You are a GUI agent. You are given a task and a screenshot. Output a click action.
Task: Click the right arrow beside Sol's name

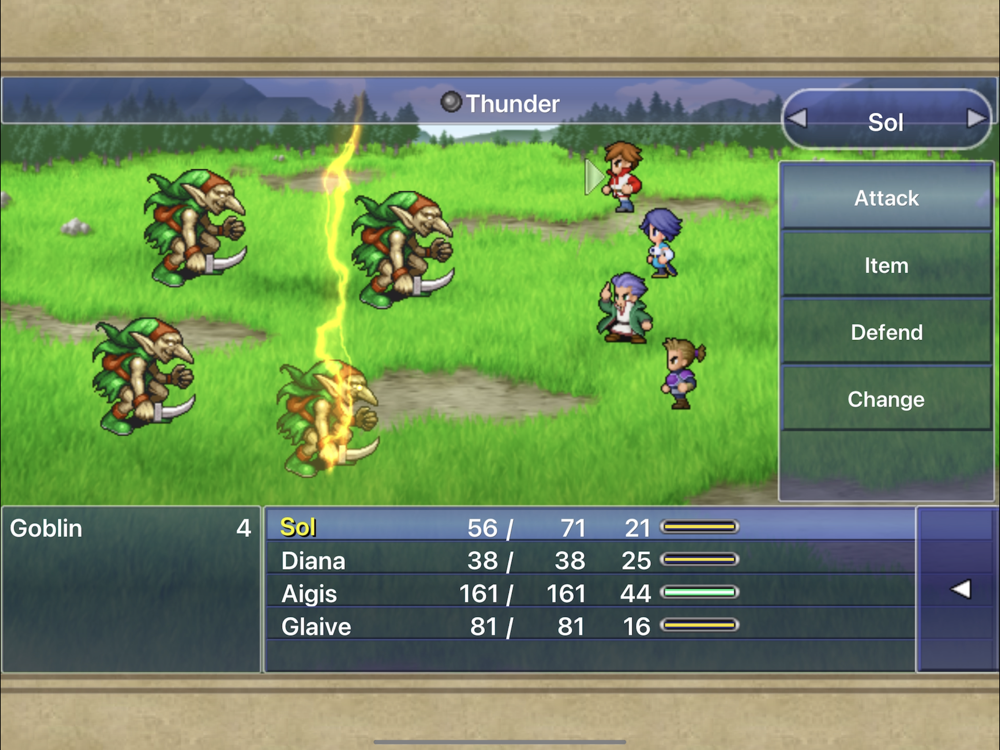(x=976, y=120)
